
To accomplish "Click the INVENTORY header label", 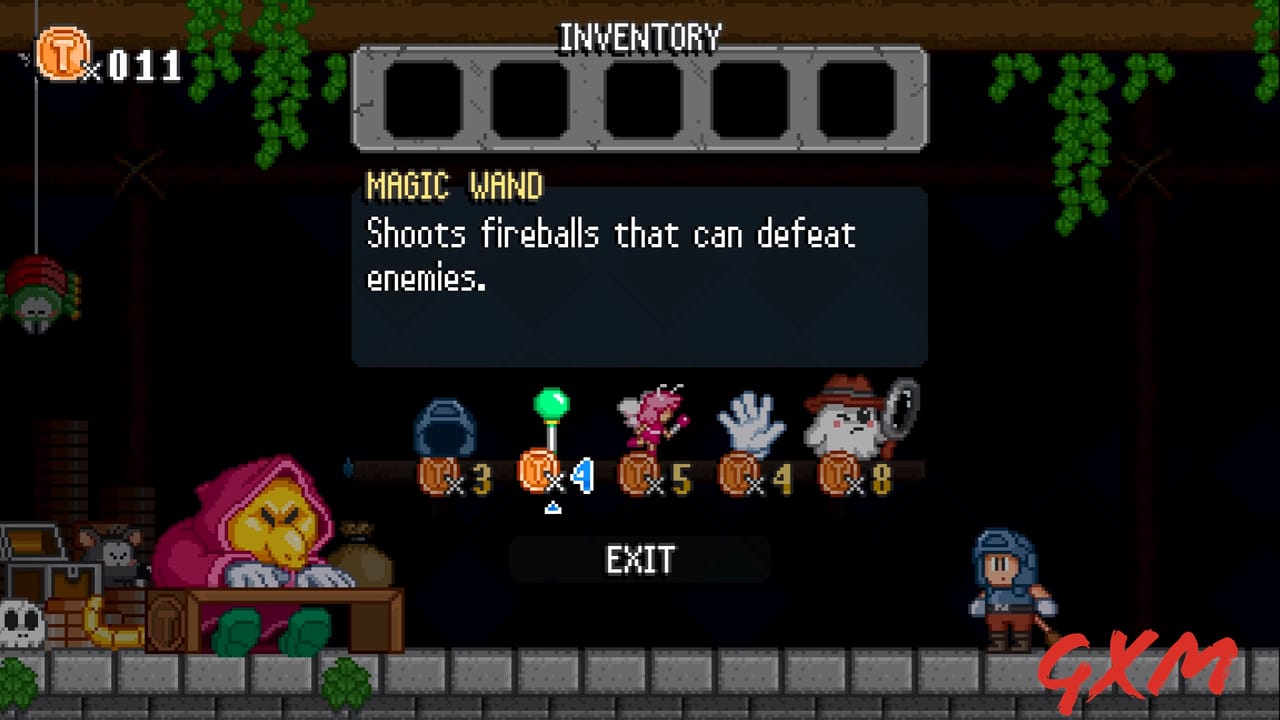I will (639, 37).
